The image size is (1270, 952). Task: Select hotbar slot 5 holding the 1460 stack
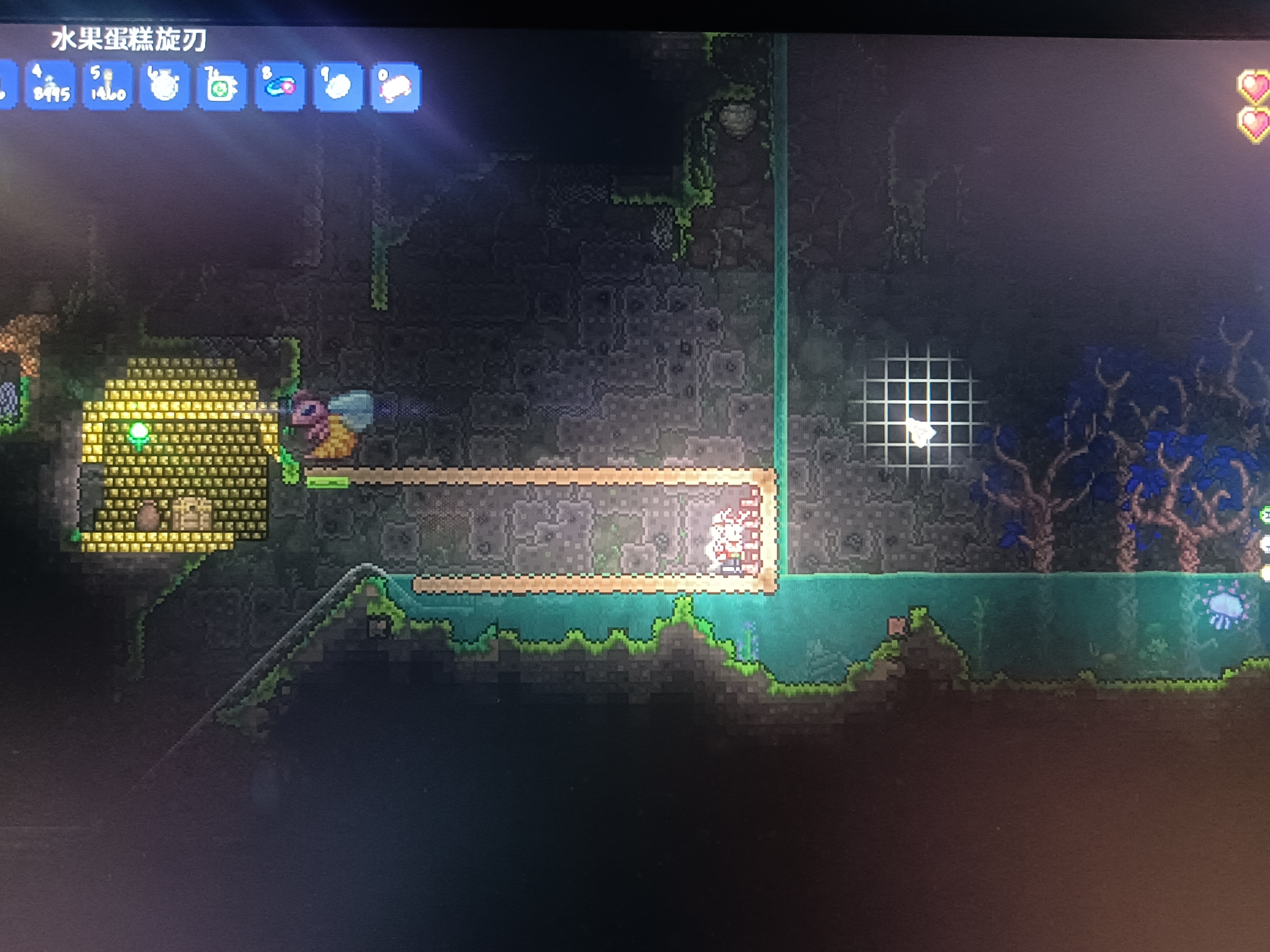[x=107, y=86]
